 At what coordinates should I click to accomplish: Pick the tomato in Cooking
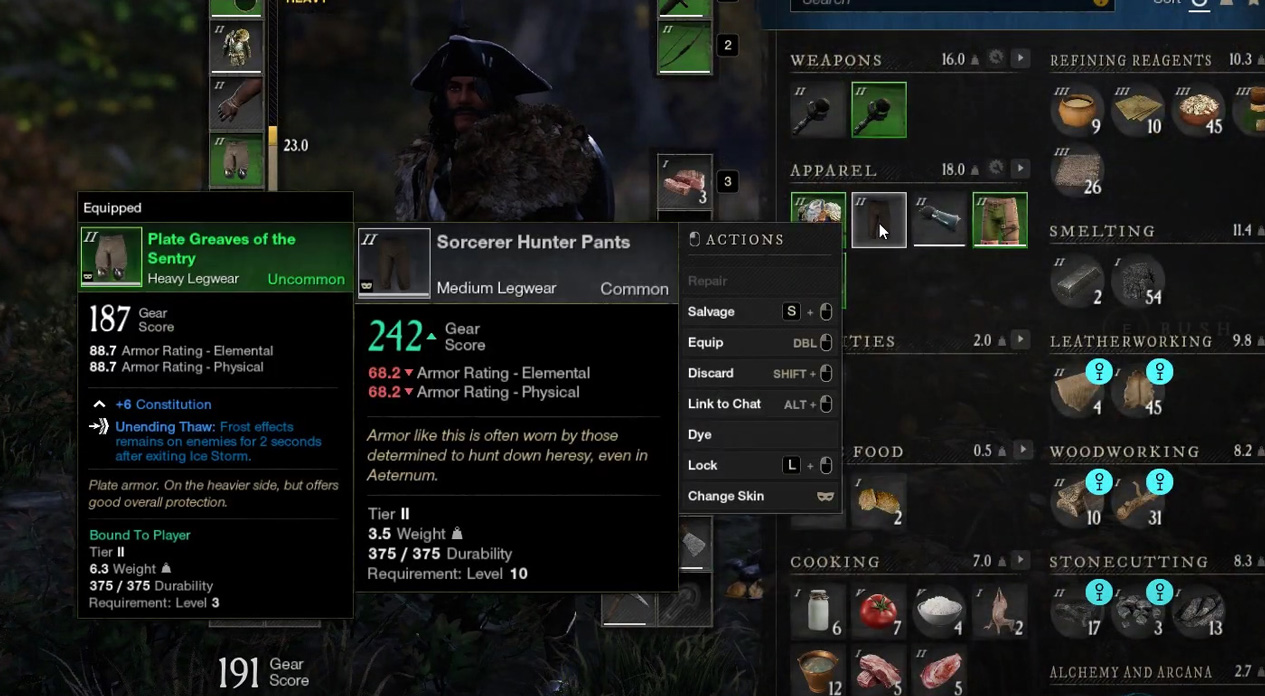pos(878,610)
